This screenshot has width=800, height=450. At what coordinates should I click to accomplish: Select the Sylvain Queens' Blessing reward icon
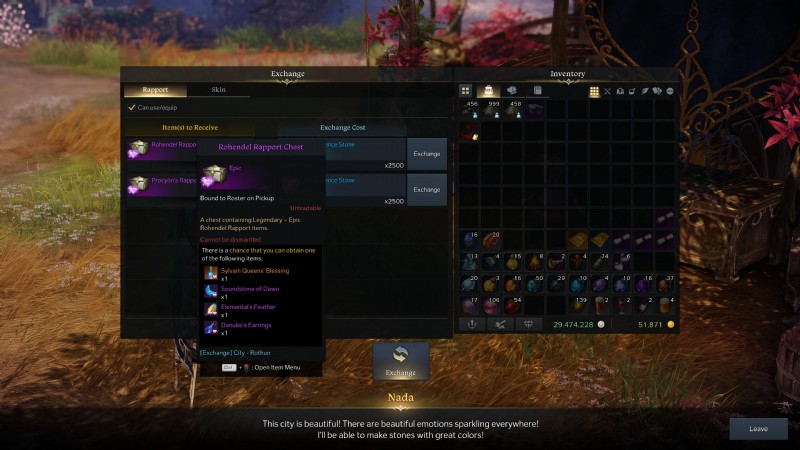point(211,273)
